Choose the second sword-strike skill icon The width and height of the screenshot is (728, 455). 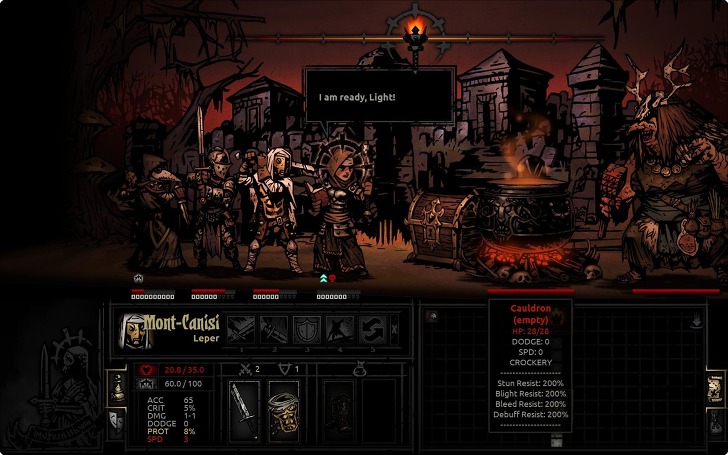[274, 328]
